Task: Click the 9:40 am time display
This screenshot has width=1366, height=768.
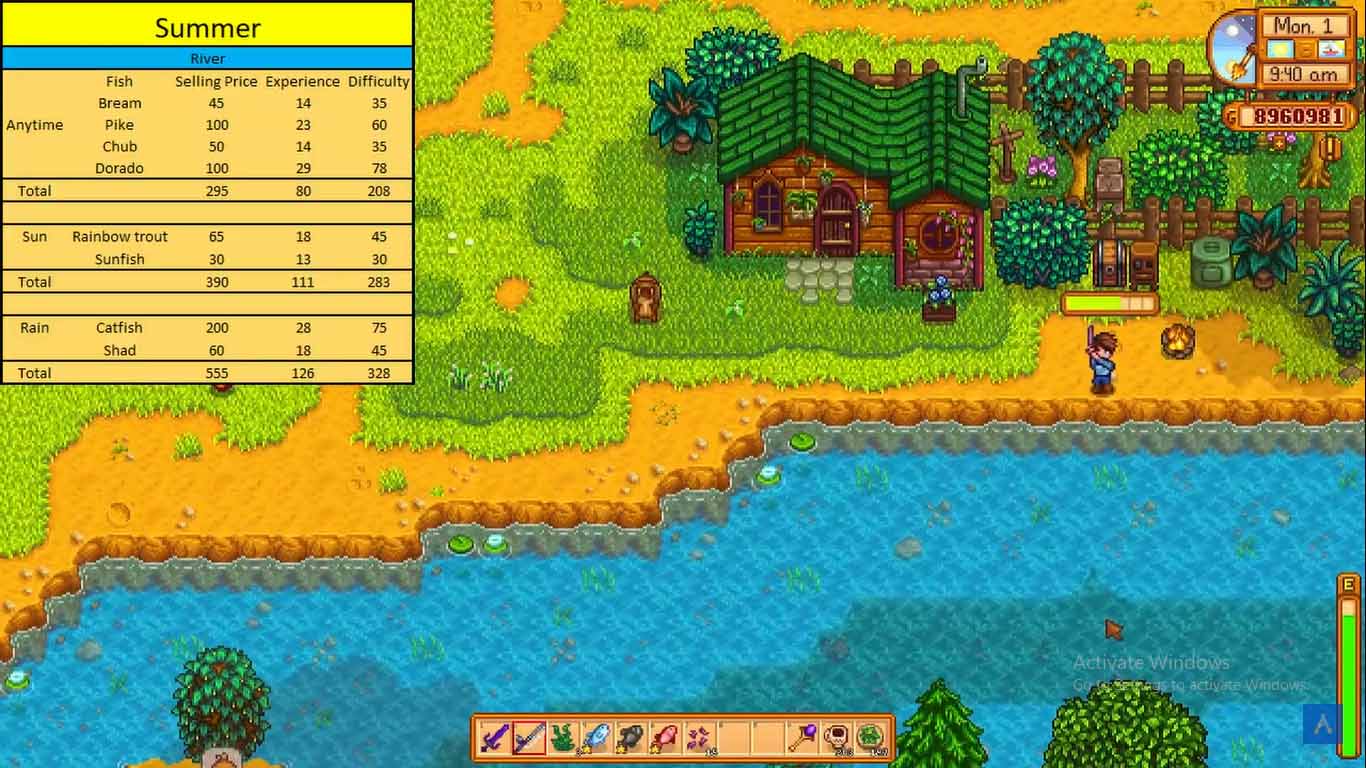Action: click(x=1303, y=72)
